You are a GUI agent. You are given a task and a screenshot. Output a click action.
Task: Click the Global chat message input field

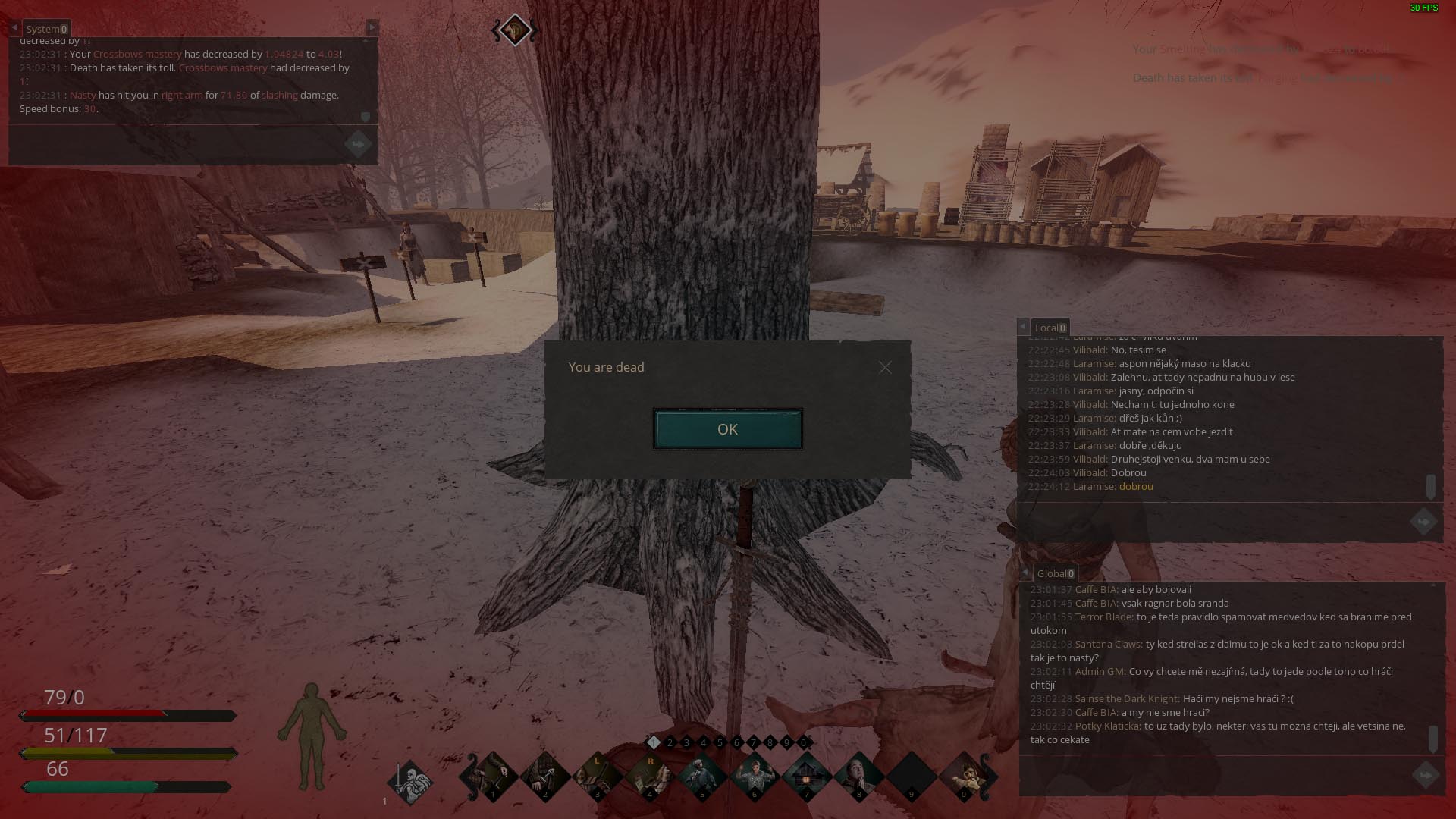(1213, 775)
